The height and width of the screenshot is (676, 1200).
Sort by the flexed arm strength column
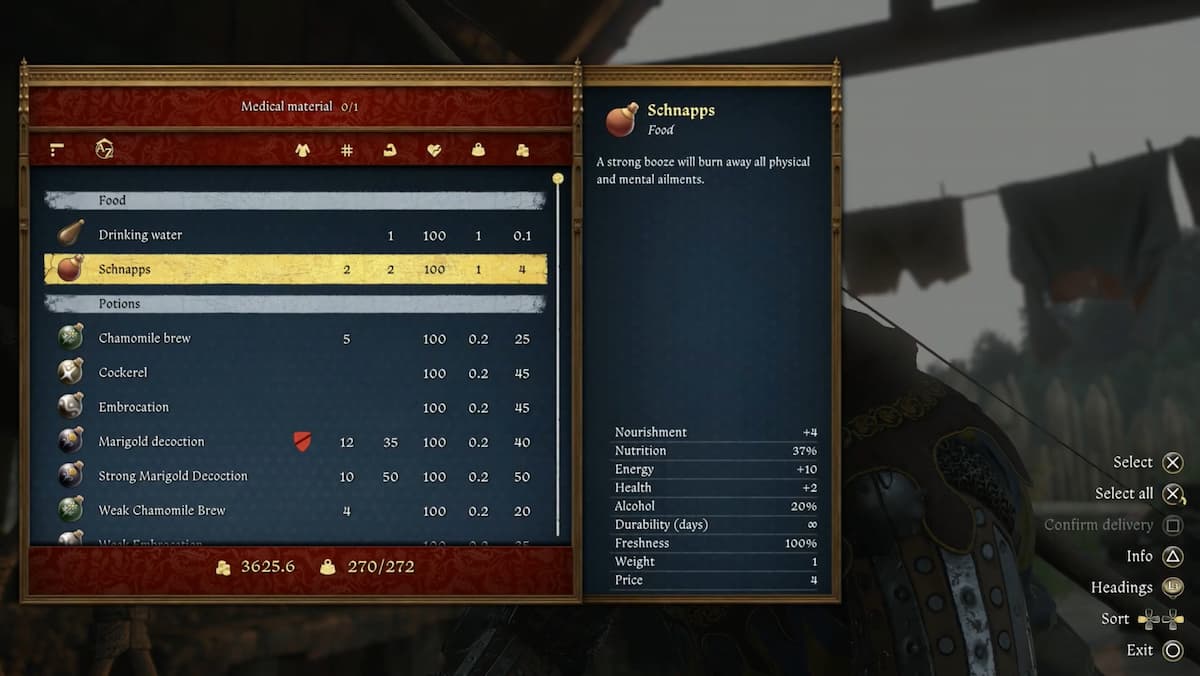pos(390,150)
